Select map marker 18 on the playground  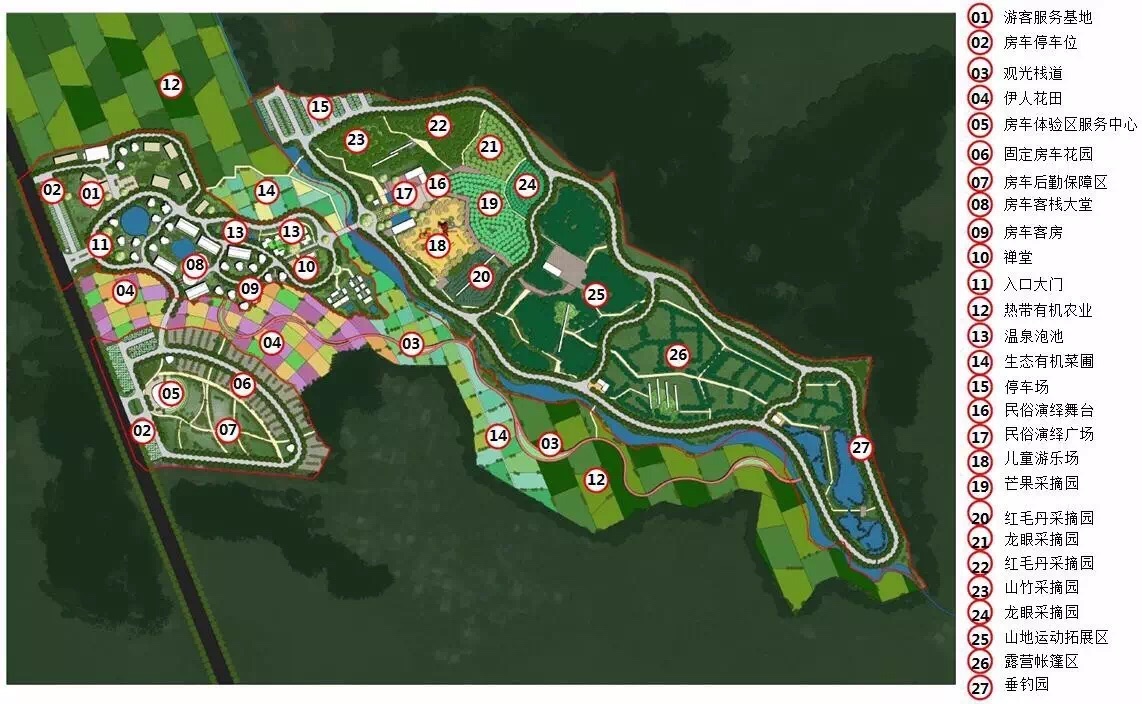click(437, 245)
